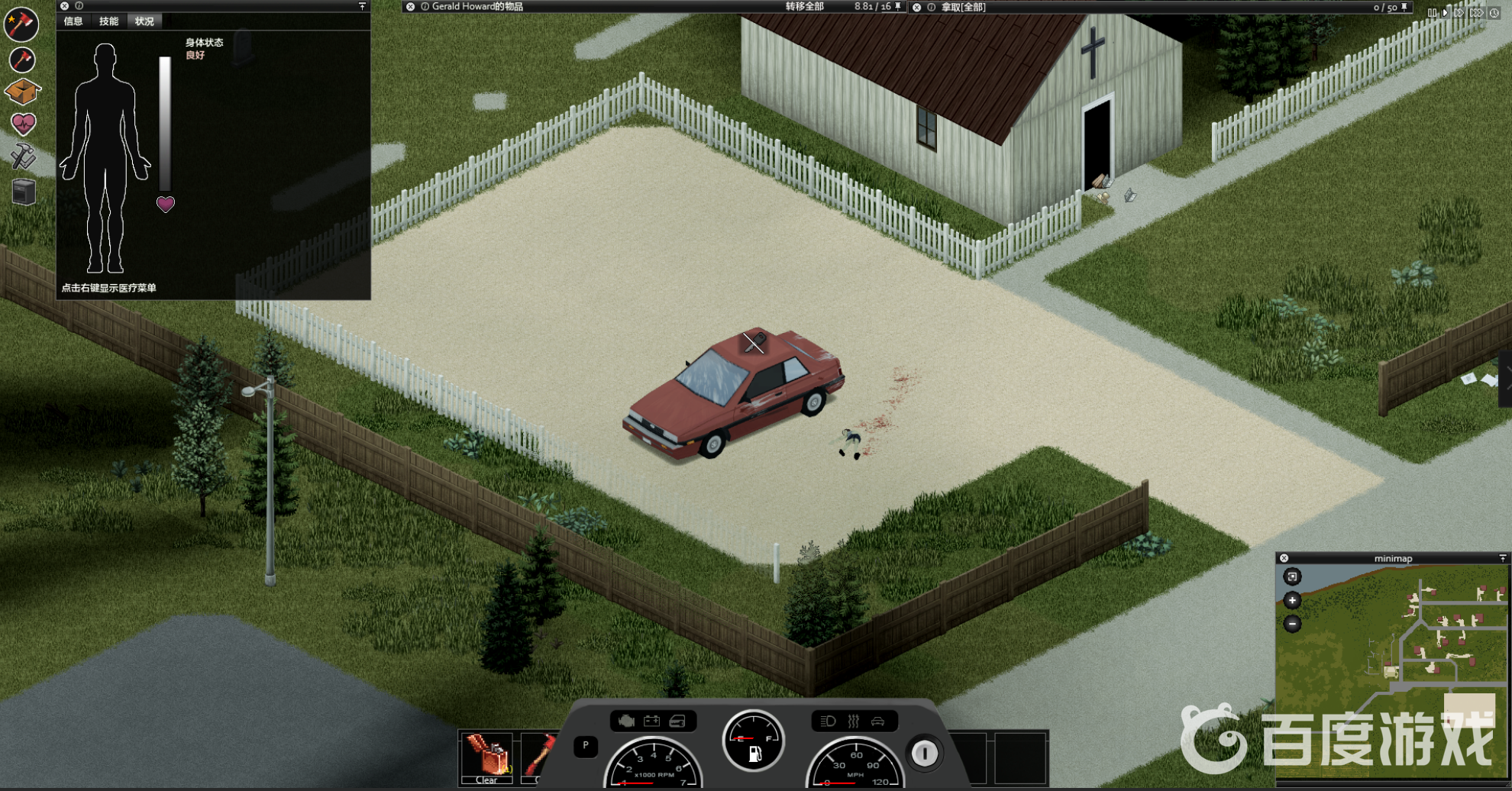Toggle the dashboard headlights icon
Image resolution: width=1512 pixels, height=791 pixels.
coord(828,721)
